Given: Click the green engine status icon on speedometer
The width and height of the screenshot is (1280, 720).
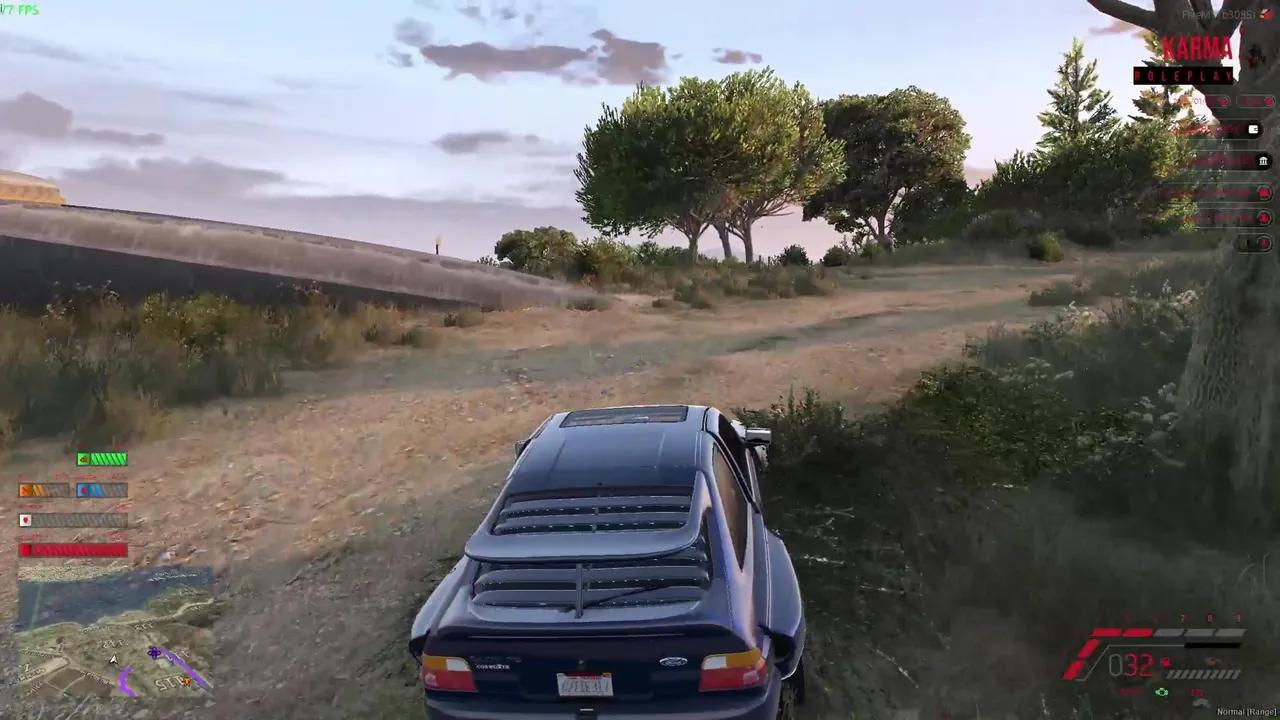Looking at the screenshot, I should tap(1161, 692).
